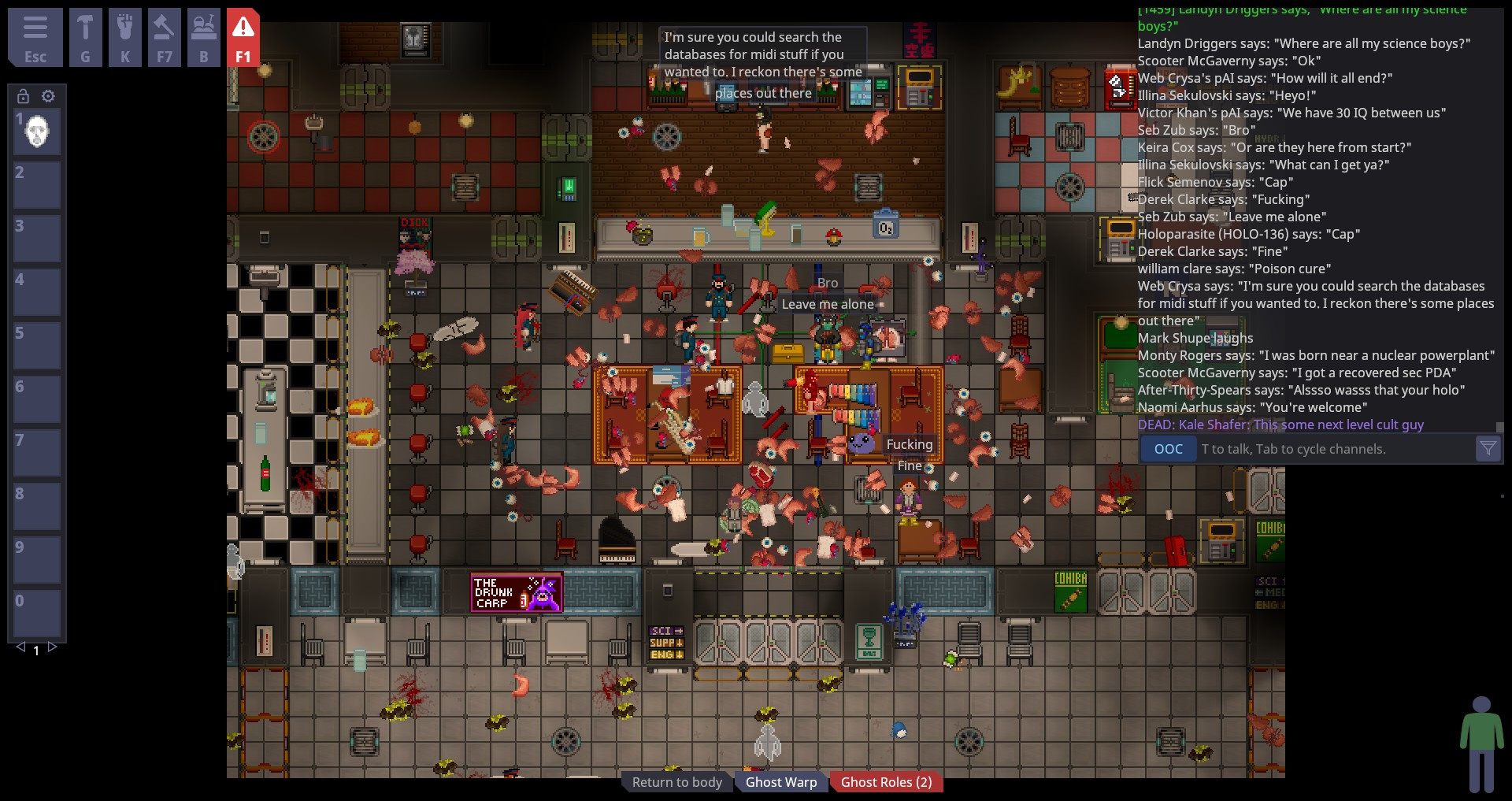Select empty hotbar slot 2
The image size is (1512, 801).
pyautogui.click(x=36, y=185)
